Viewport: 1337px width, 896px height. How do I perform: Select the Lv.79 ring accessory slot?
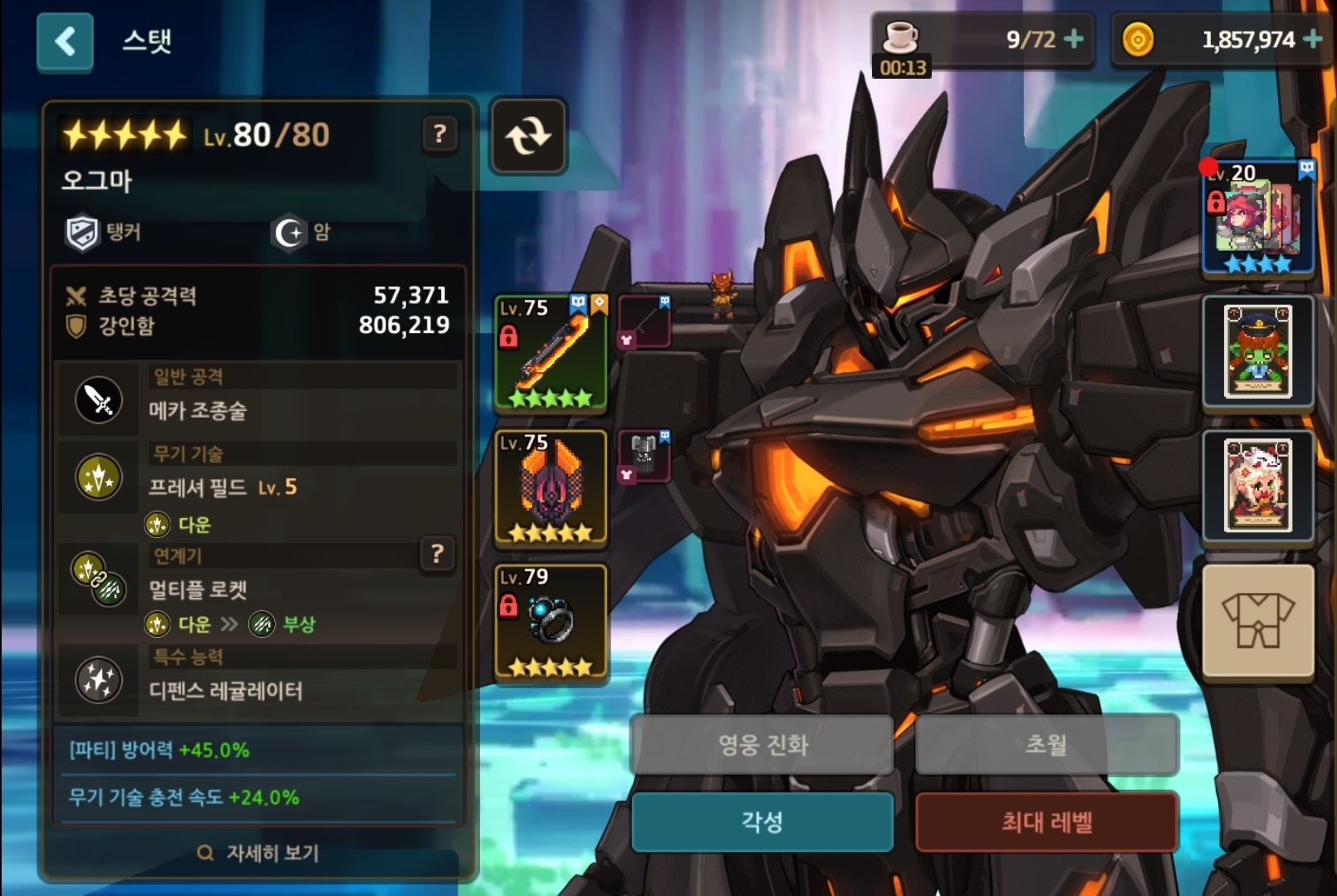click(x=551, y=622)
